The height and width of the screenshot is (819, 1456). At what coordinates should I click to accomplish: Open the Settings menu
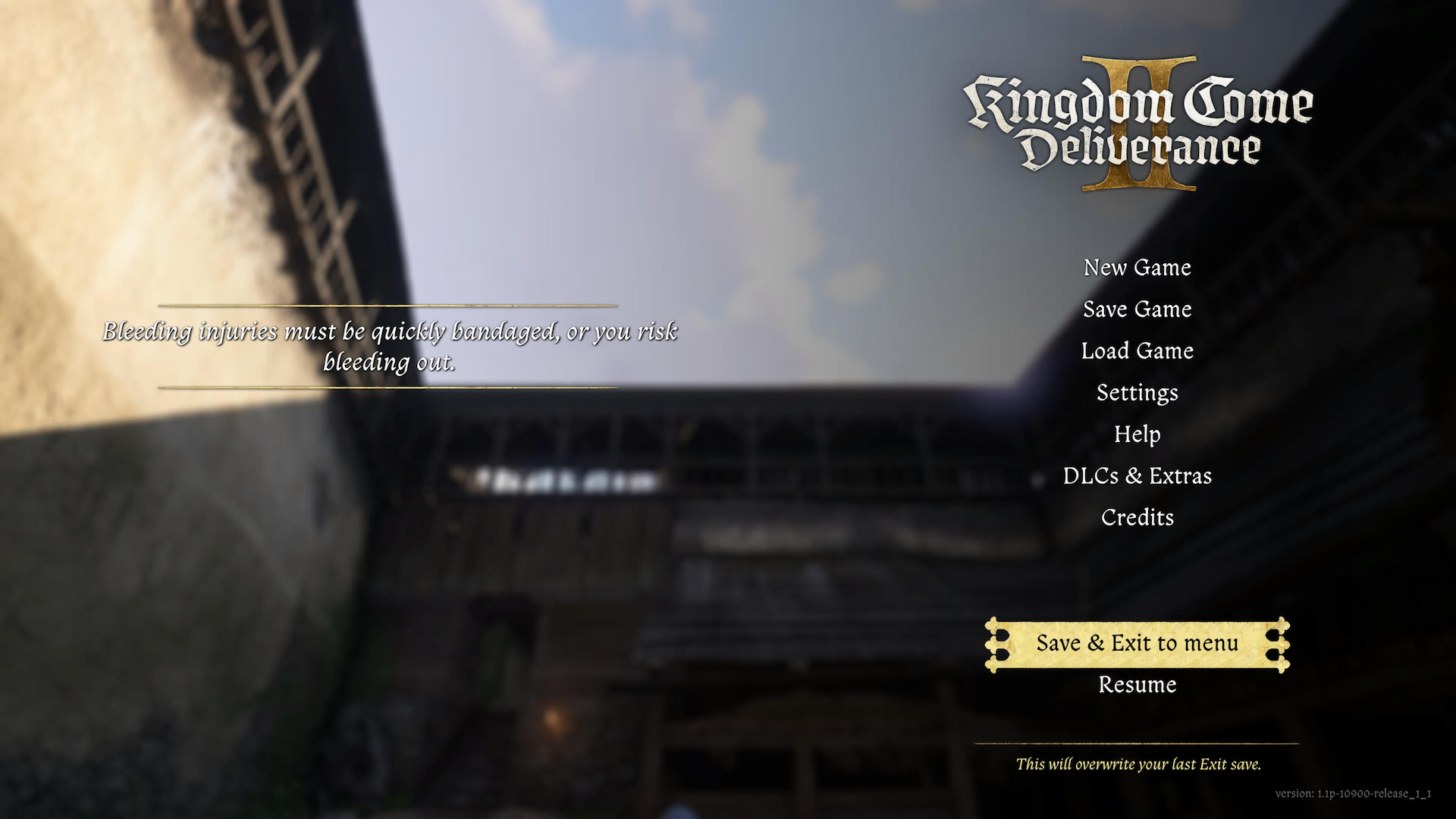click(1137, 393)
